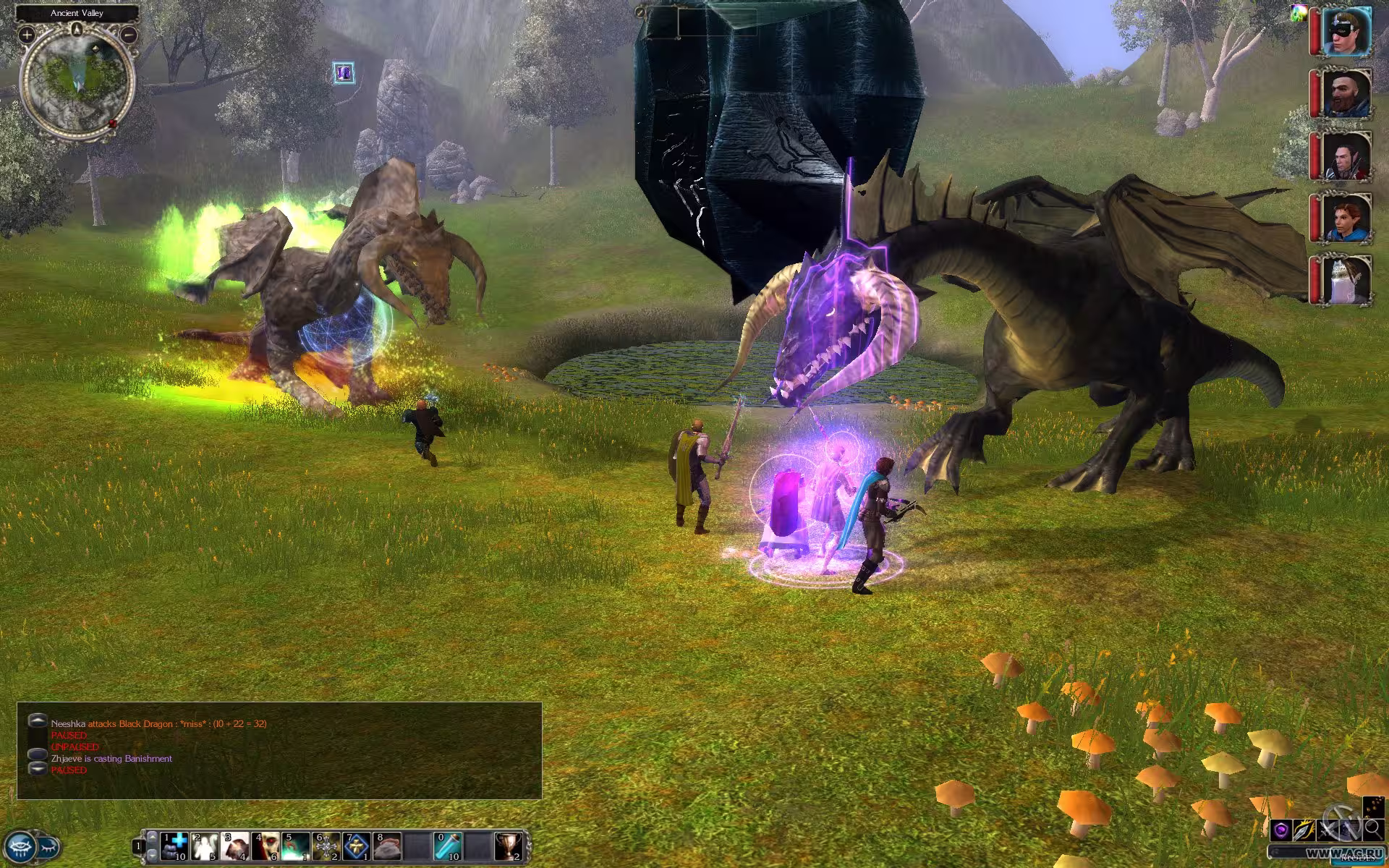Pick the white-hooded companion portrait

[x=1346, y=280]
